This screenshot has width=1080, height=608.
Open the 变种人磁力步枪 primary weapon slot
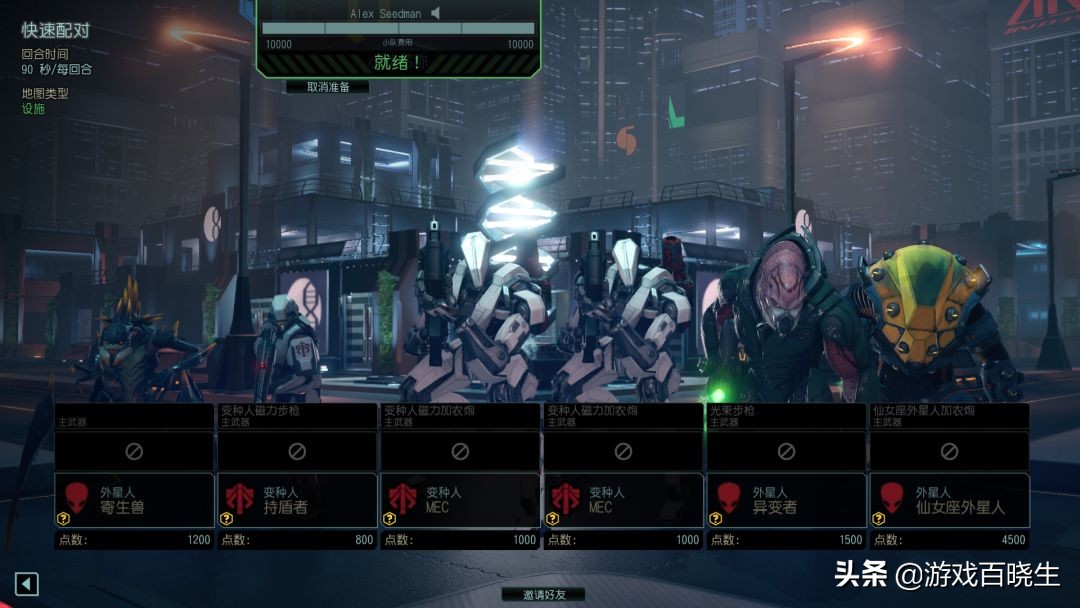(297, 451)
